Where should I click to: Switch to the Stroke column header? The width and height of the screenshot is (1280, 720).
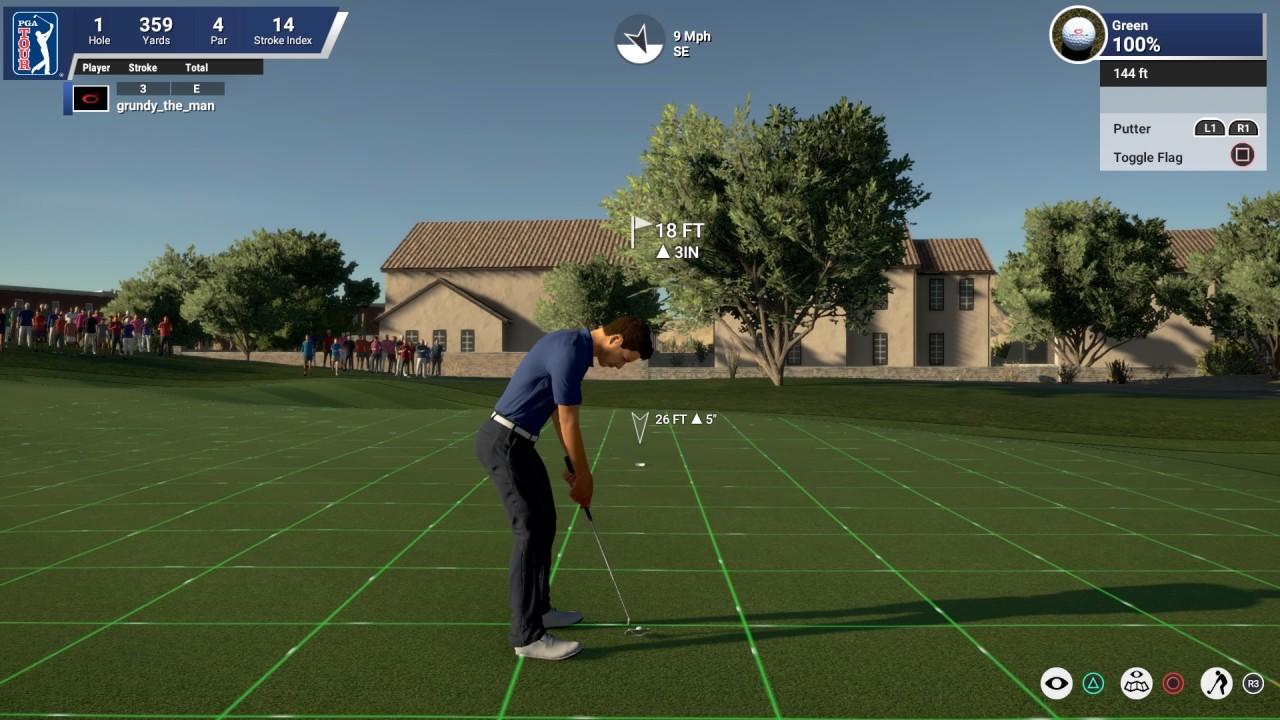141,67
